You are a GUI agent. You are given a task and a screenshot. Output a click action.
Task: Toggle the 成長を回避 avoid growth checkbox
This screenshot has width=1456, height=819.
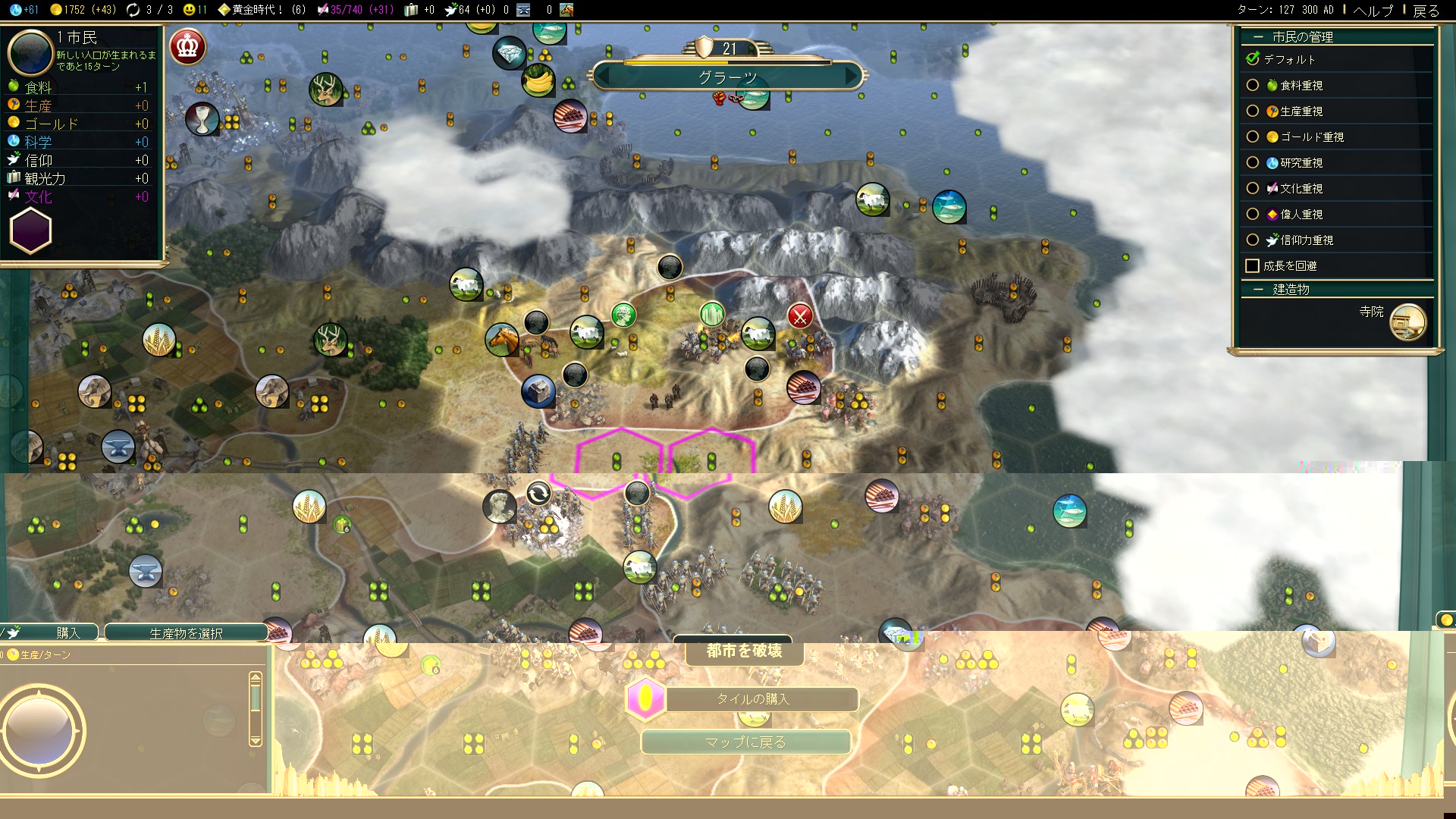1253,266
